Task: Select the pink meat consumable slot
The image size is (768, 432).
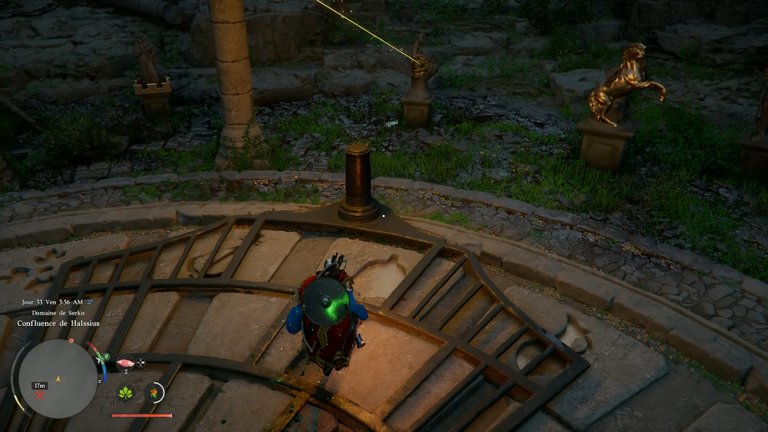Action: (x=124, y=363)
